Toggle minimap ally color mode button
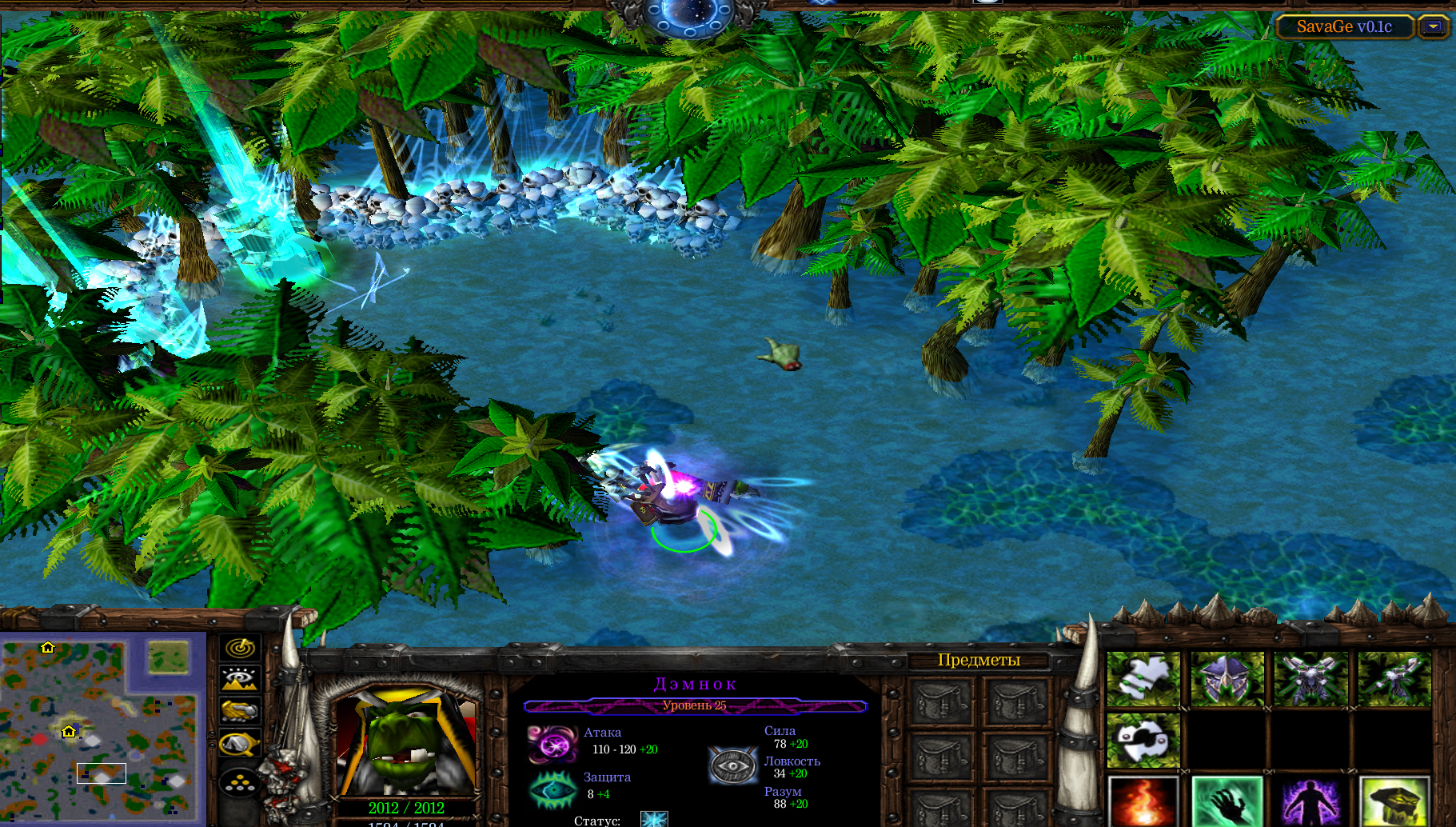Screen dimensions: 1456x827 click(240, 710)
